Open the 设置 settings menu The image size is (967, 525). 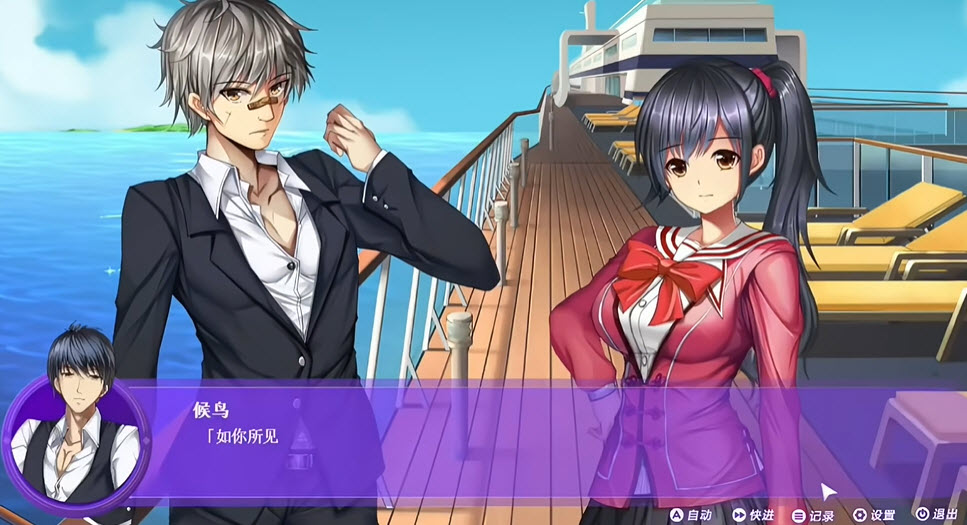pos(873,515)
